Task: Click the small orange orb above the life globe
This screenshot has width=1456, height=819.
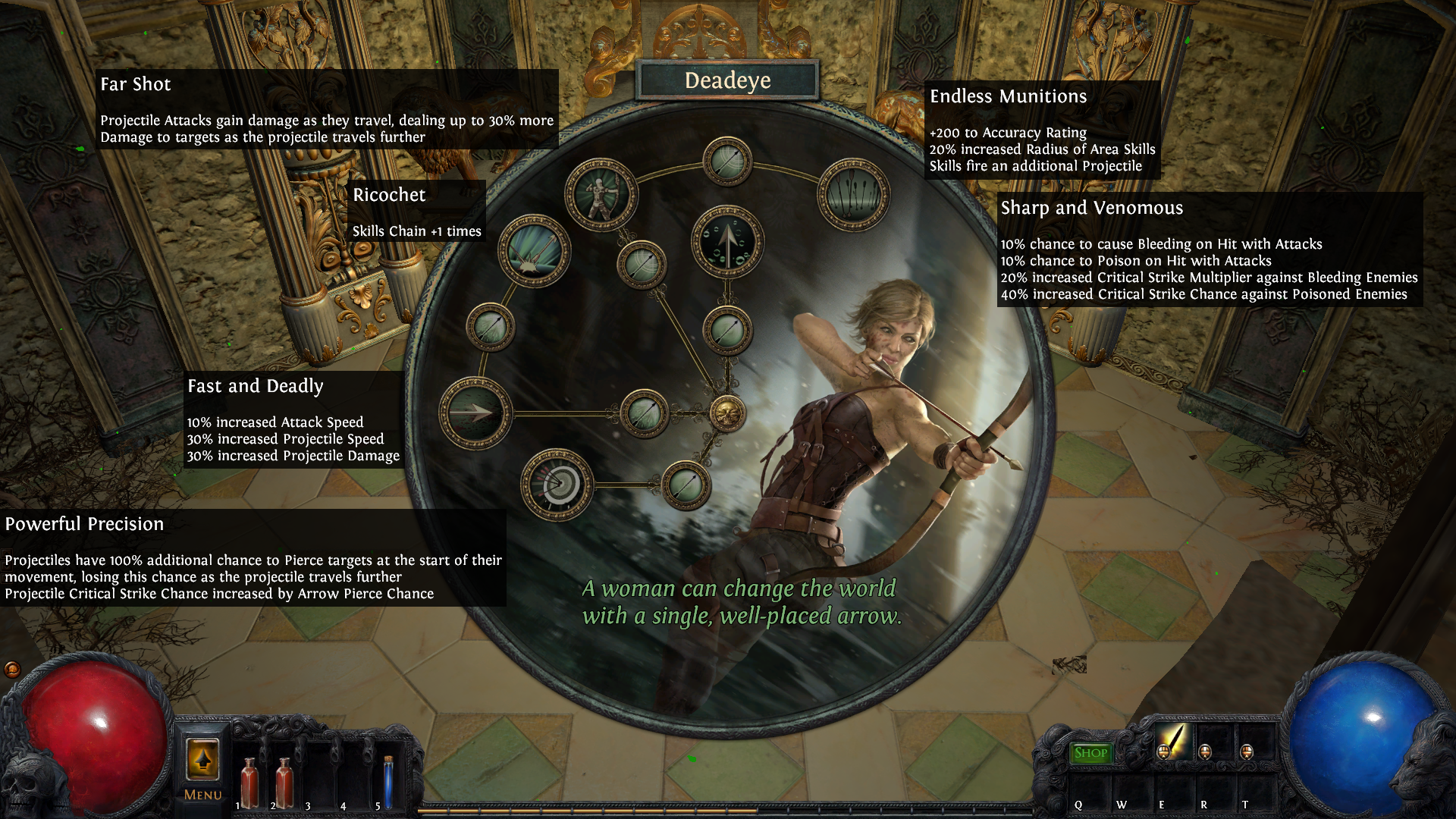Action: (x=11, y=669)
